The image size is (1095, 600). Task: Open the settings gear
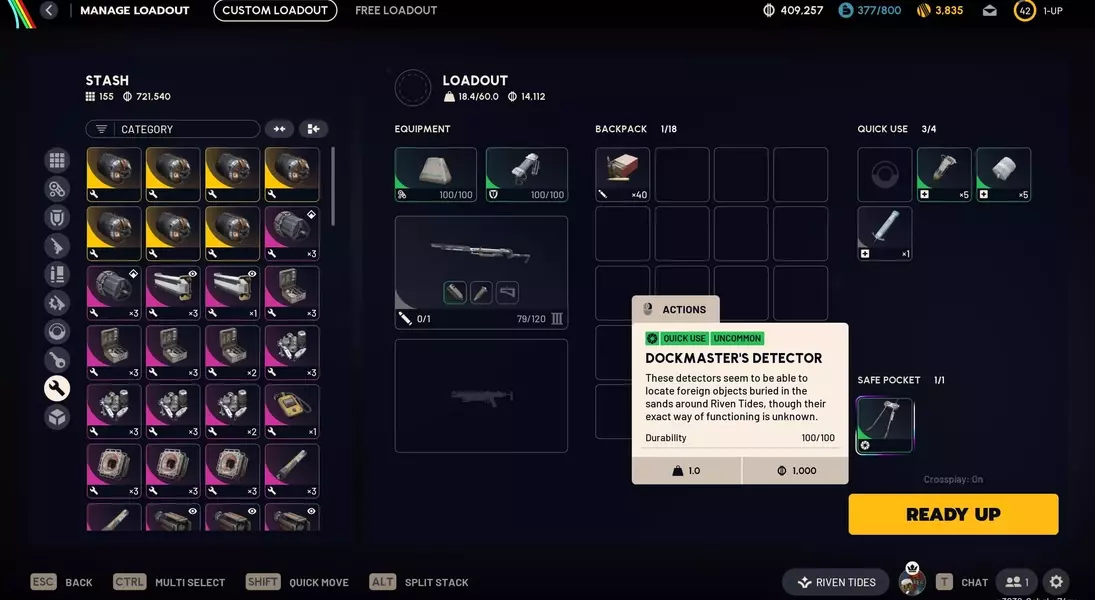(x=1056, y=582)
